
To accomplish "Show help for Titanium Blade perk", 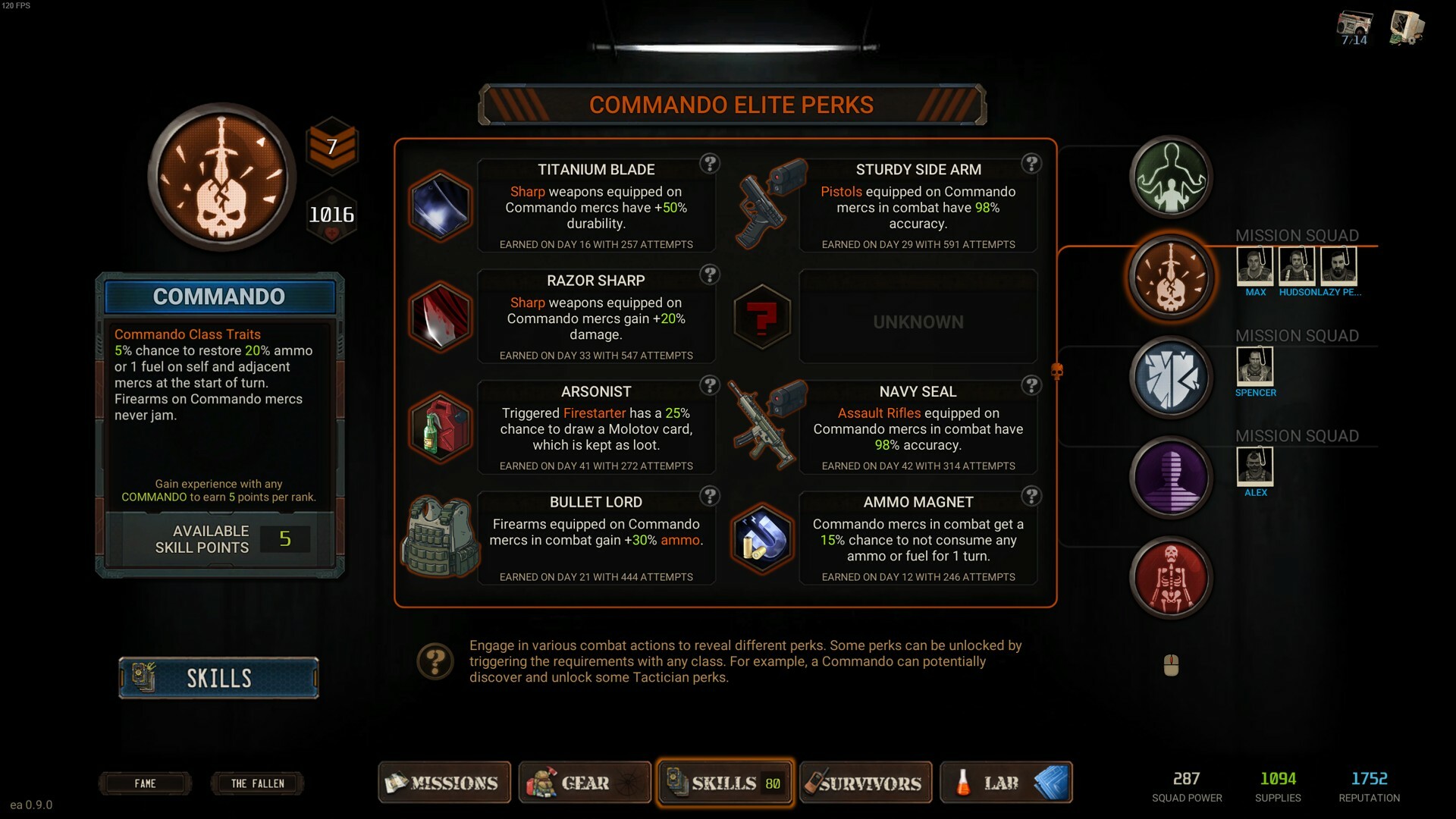I will [x=710, y=164].
